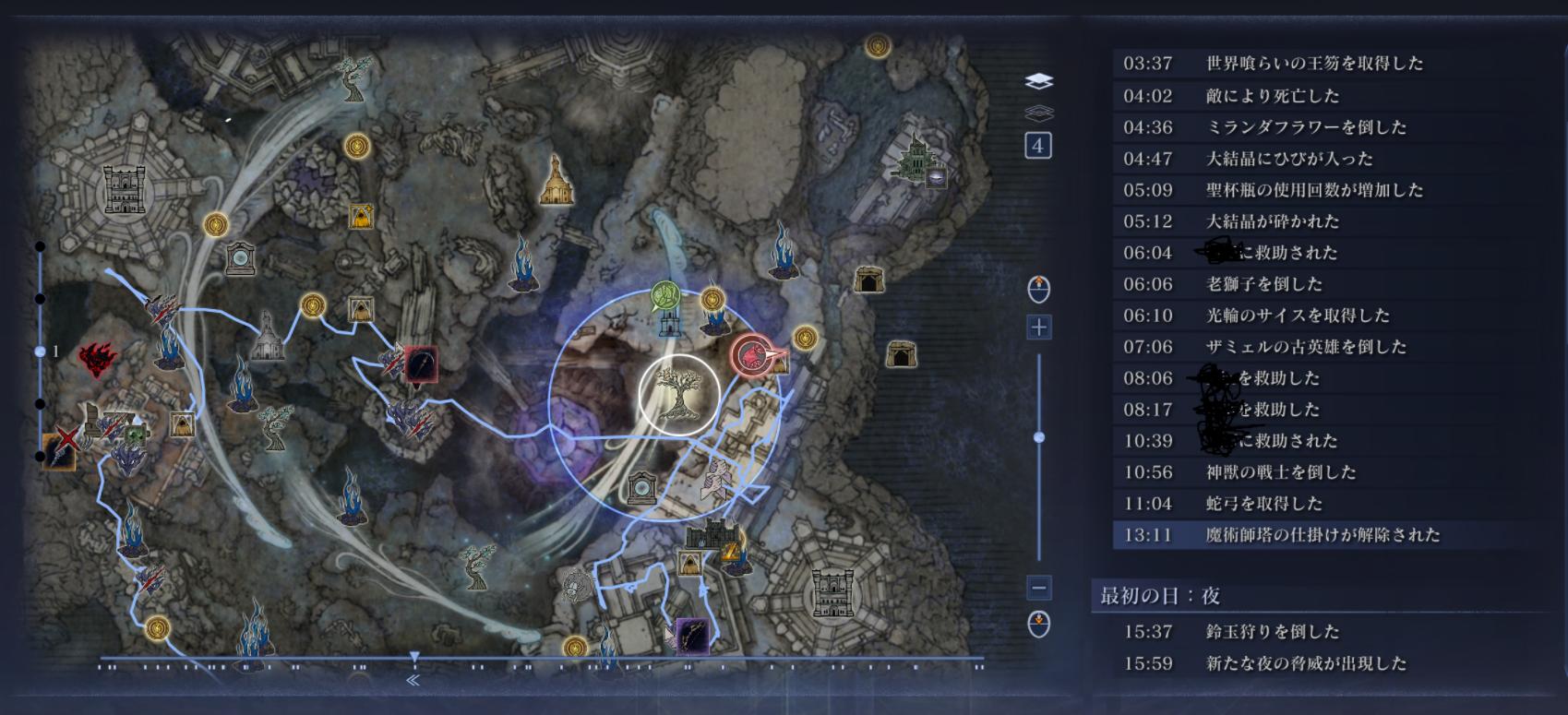Select the lower map layer icon

point(1039,113)
